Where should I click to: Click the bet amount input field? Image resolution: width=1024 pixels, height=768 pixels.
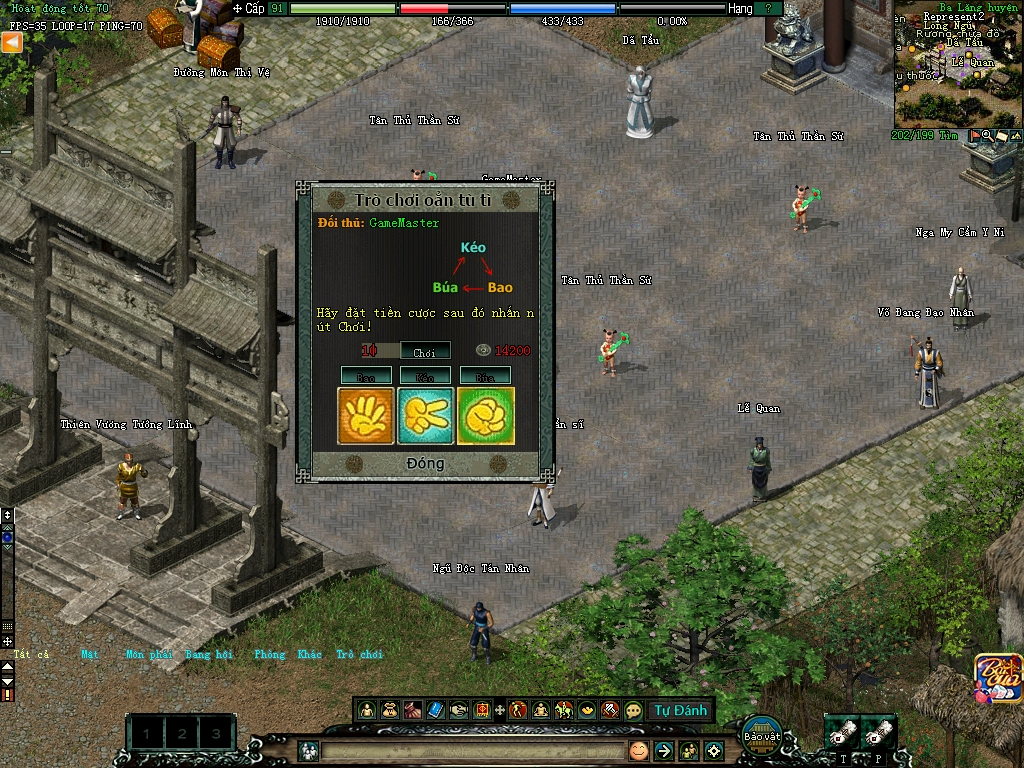pos(380,351)
